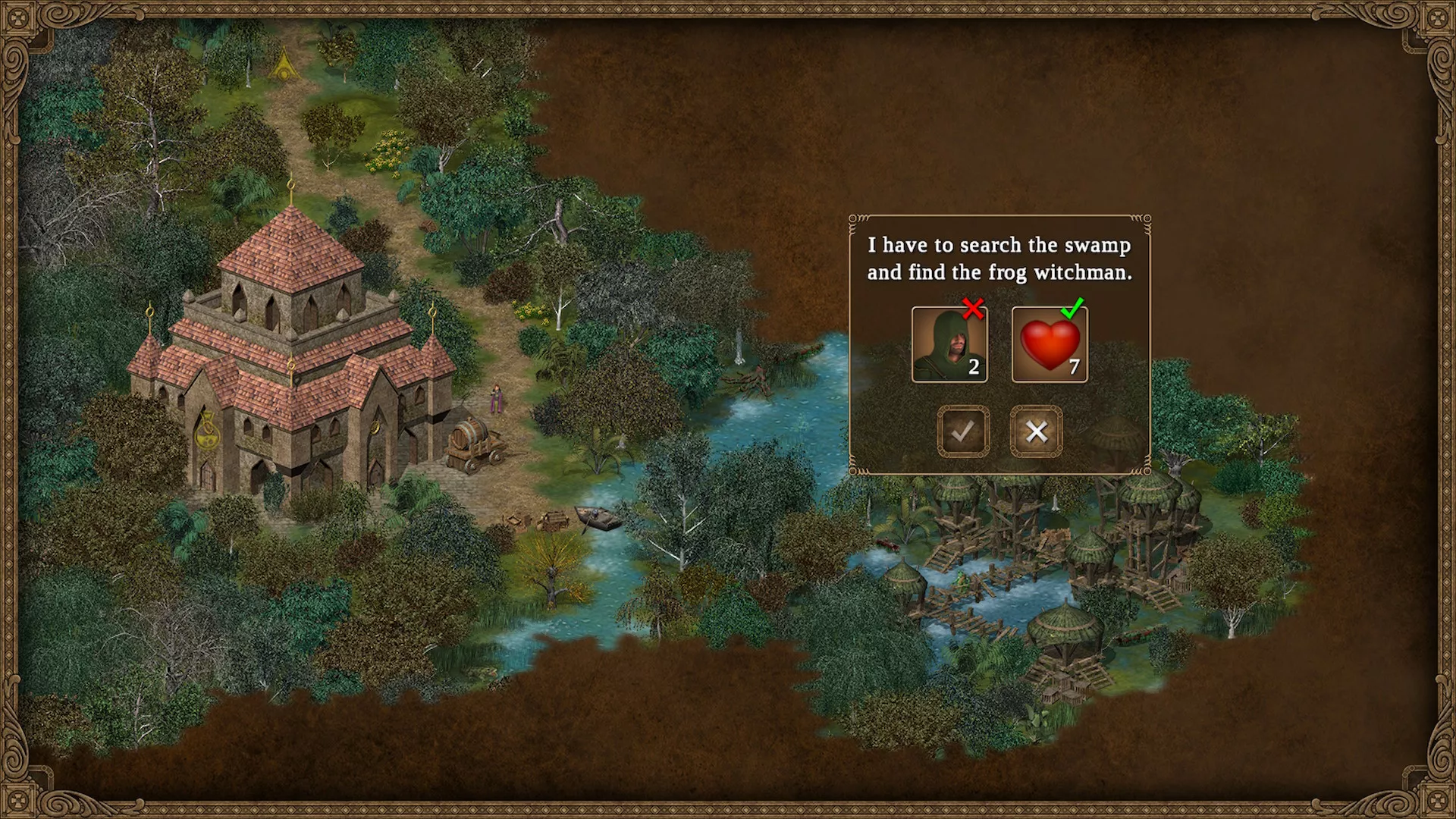The width and height of the screenshot is (1456, 819).
Task: Confirm the swamp search with the checkmark button
Action: tap(963, 431)
